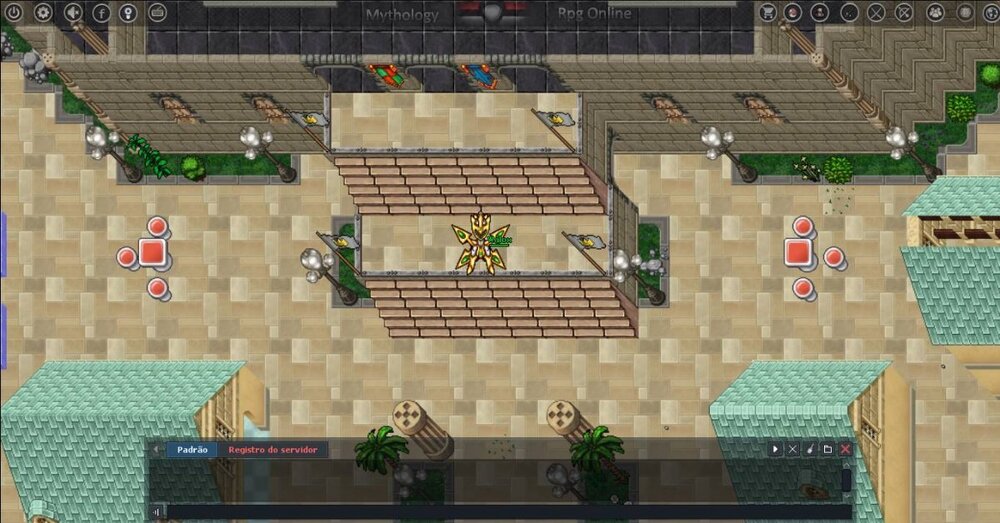The height and width of the screenshot is (523, 1000).
Task: Open the Facebook link icon
Action: coord(101,13)
